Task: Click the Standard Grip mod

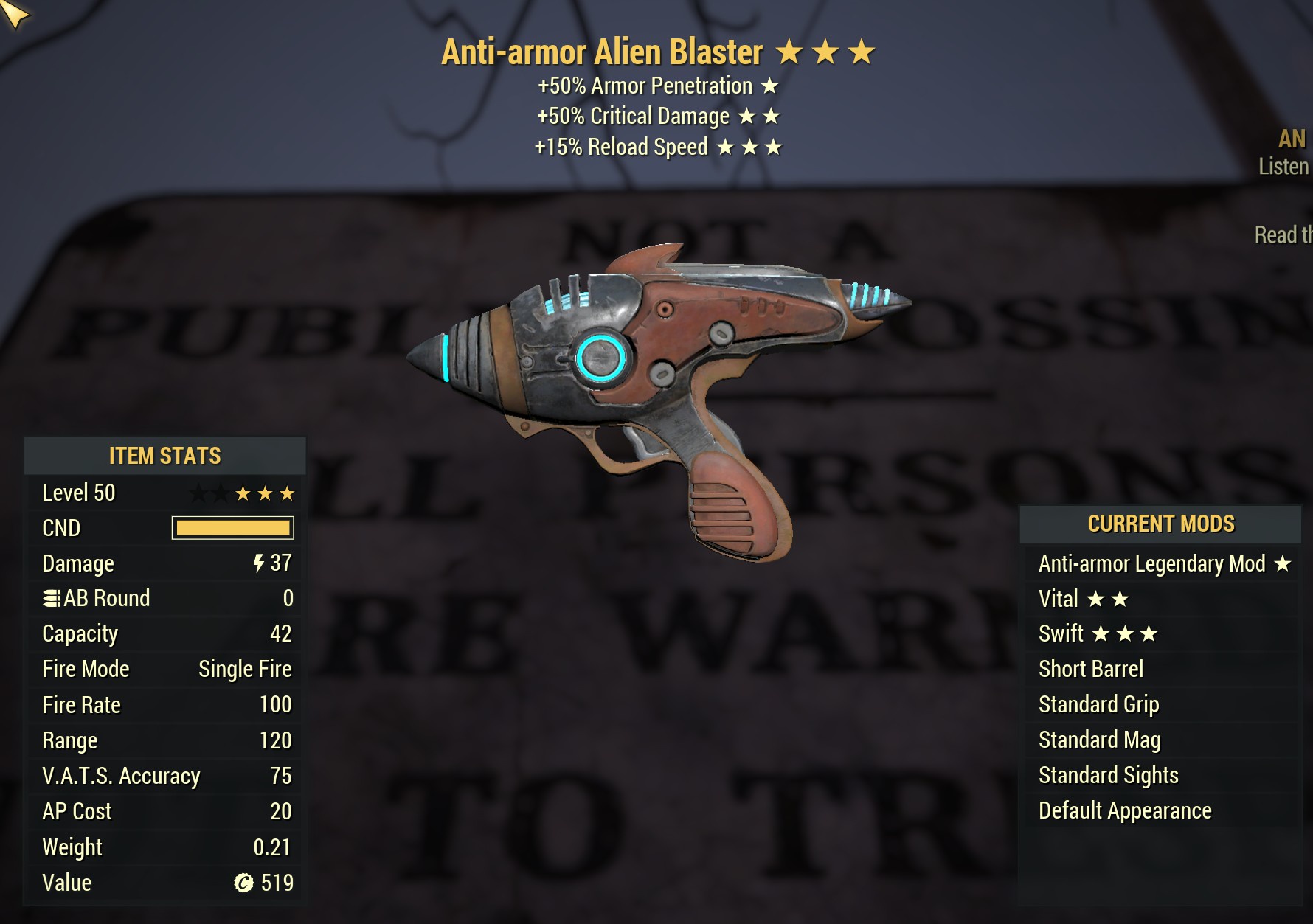Action: tap(1098, 704)
